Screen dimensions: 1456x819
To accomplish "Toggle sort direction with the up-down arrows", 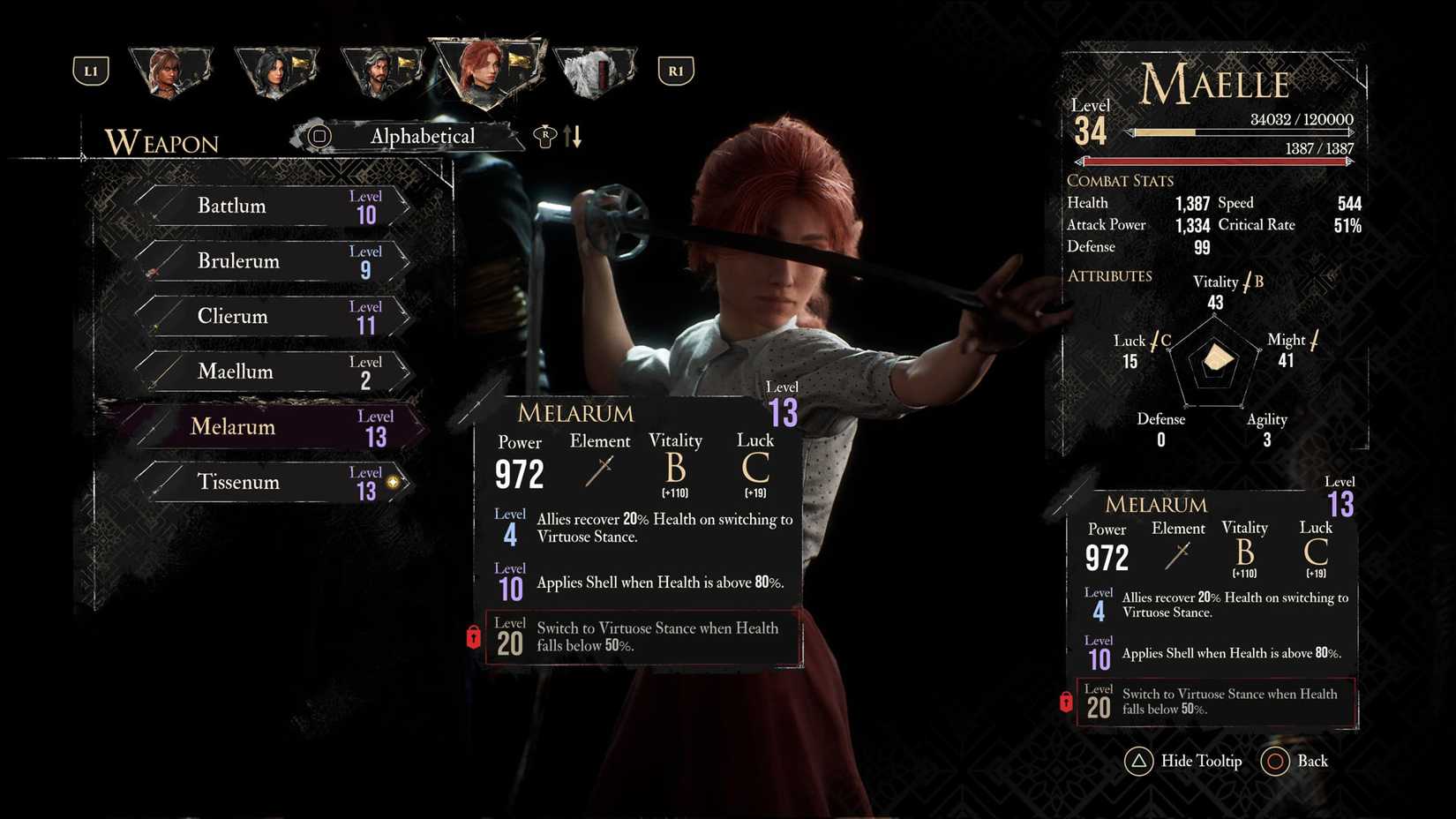I will click(572, 137).
